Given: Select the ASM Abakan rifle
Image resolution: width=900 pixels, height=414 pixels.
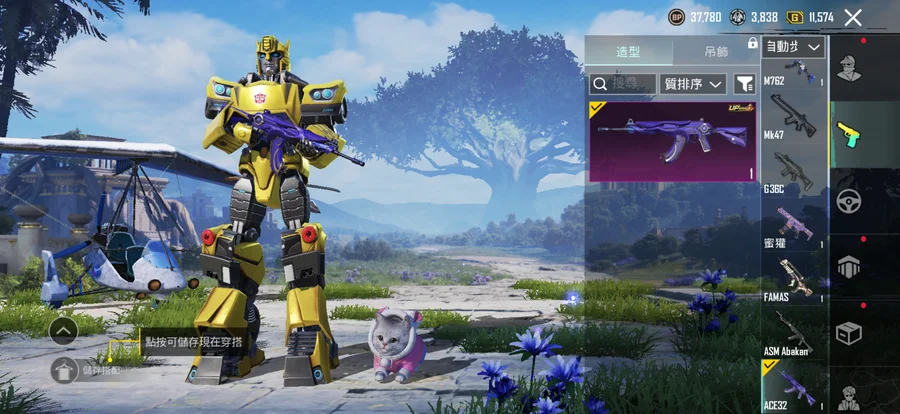Looking at the screenshot, I should (794, 334).
